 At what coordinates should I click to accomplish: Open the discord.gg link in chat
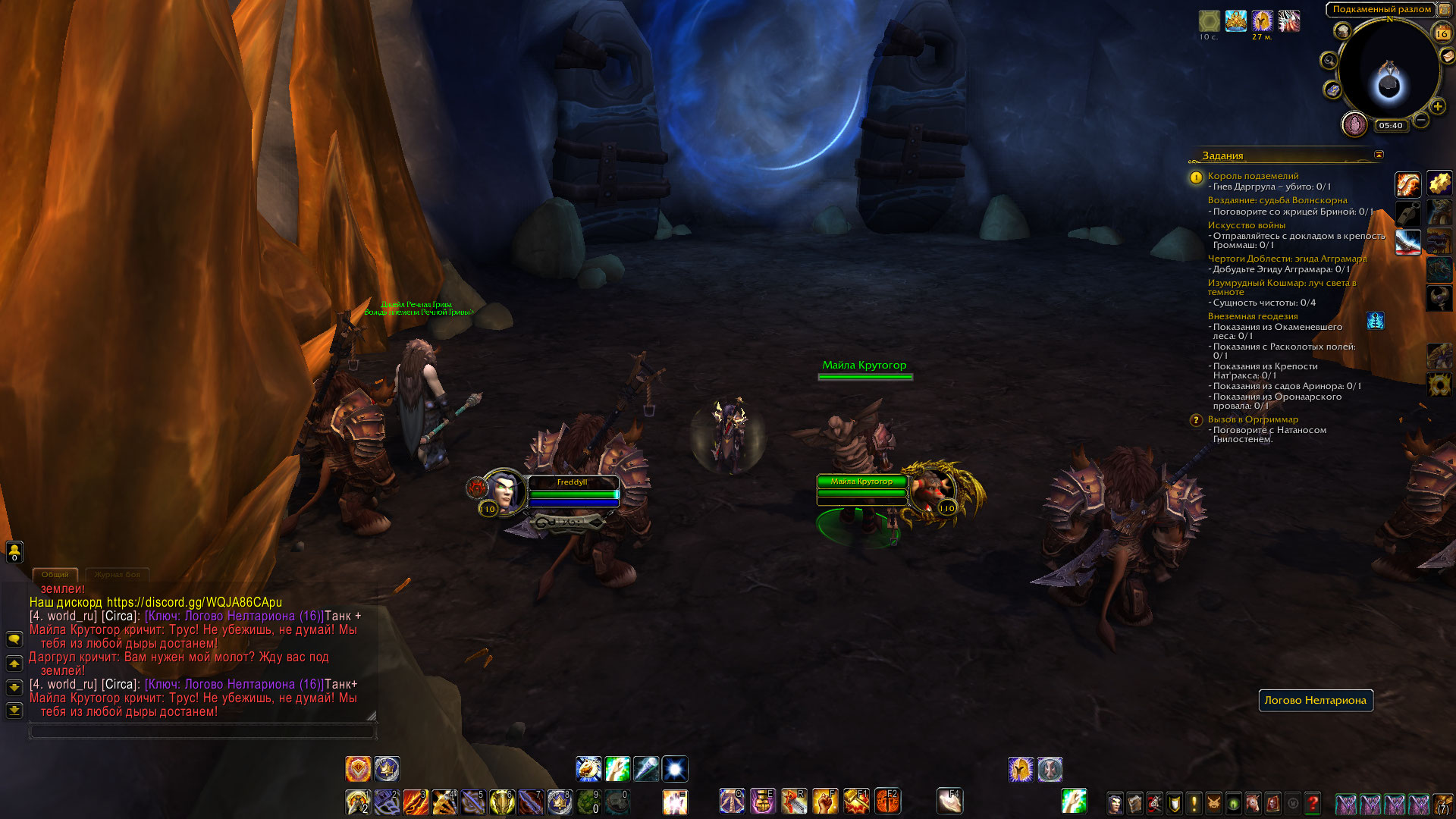coord(194,602)
